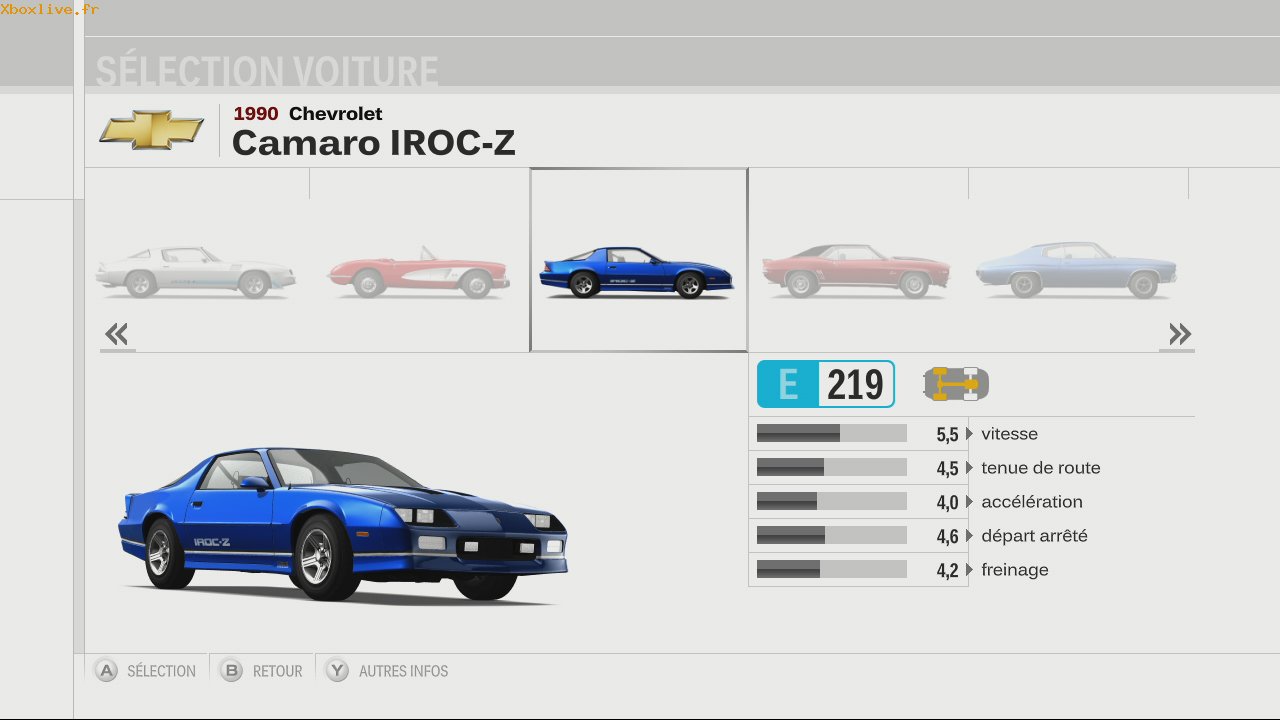
Task: Pick the red convertible Corvette thumbnail
Action: pyautogui.click(x=419, y=272)
